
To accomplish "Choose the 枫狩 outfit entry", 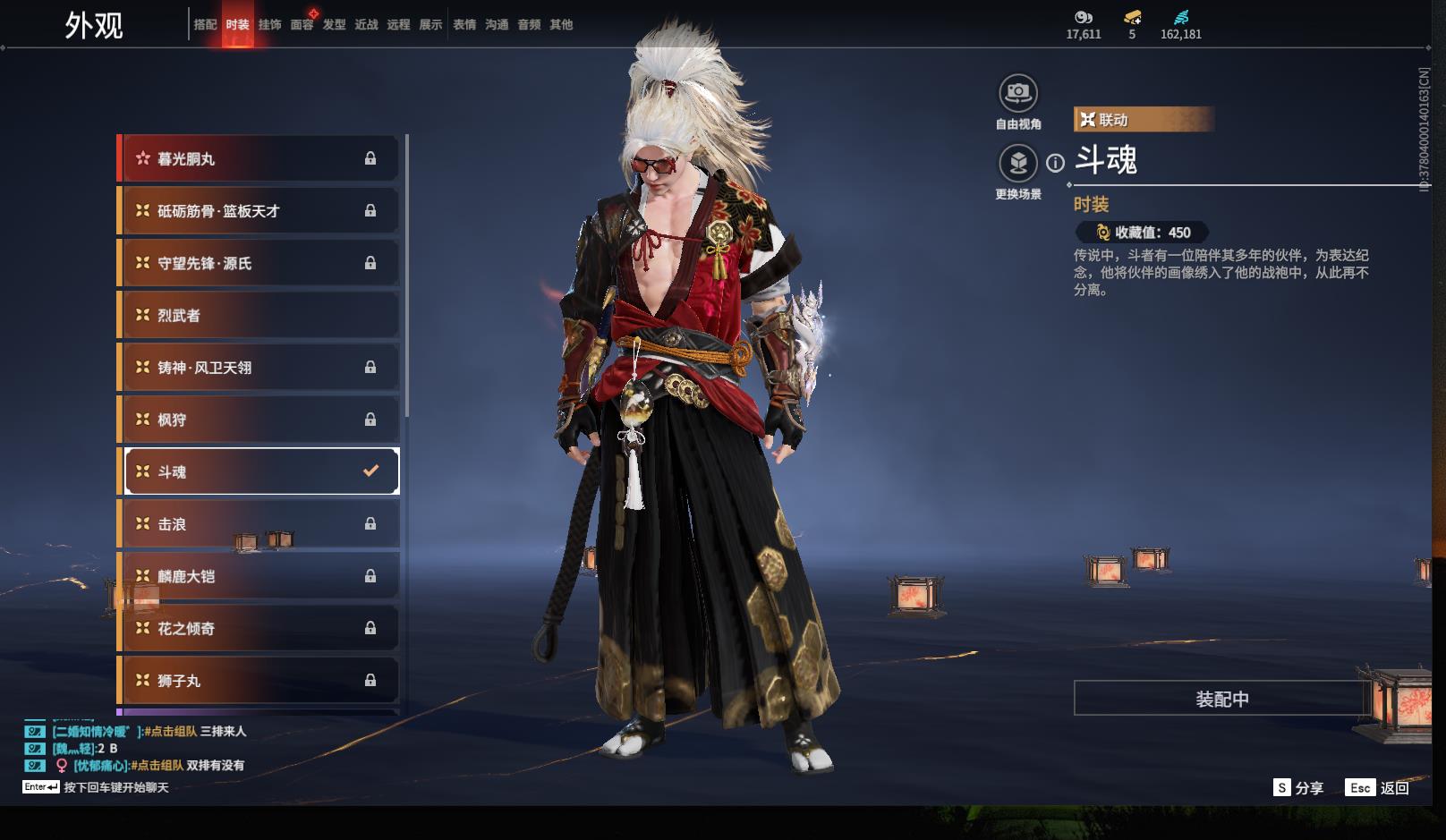I will pyautogui.click(x=259, y=420).
